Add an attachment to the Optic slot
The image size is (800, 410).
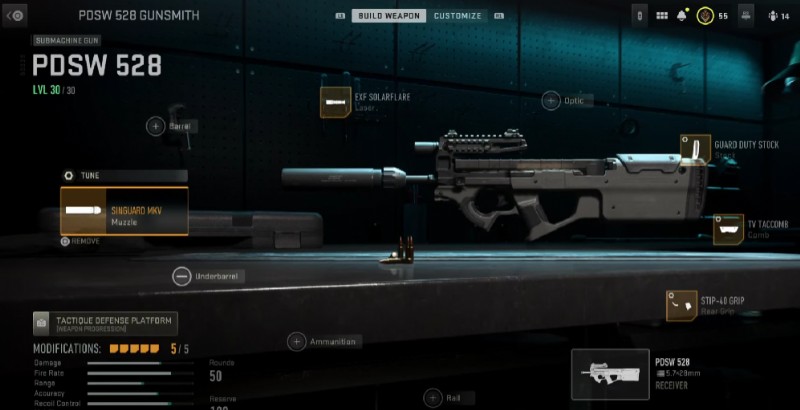coord(551,100)
